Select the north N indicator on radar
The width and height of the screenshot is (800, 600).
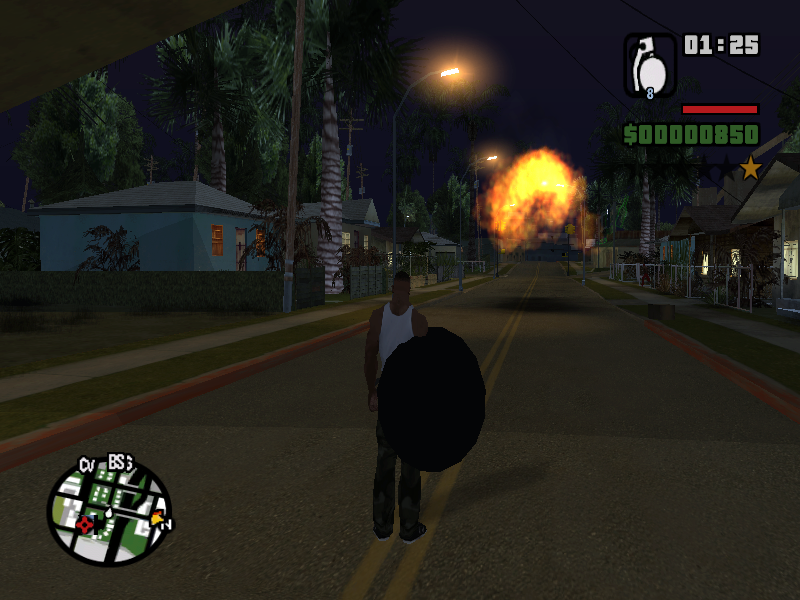167,524
